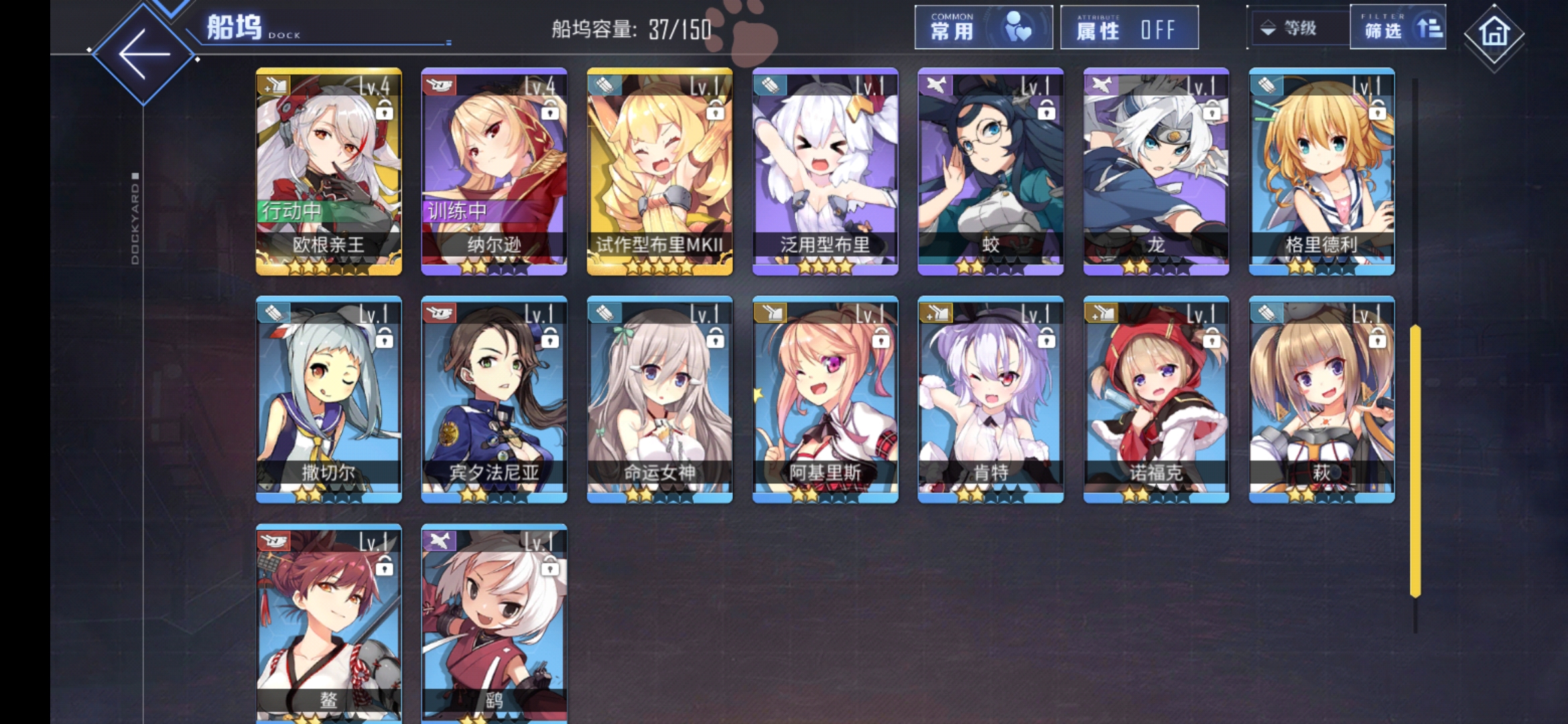The height and width of the screenshot is (724, 1568).
Task: Choose the 阿基里斯 ship card
Action: pyautogui.click(x=826, y=399)
